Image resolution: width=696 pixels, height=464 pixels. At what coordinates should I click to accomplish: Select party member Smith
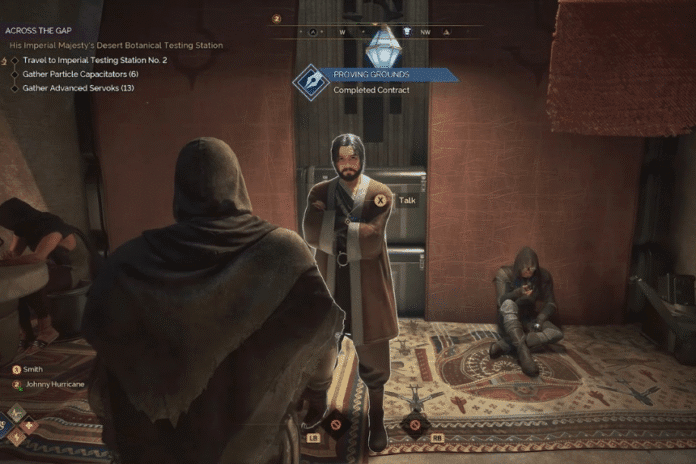tap(34, 369)
